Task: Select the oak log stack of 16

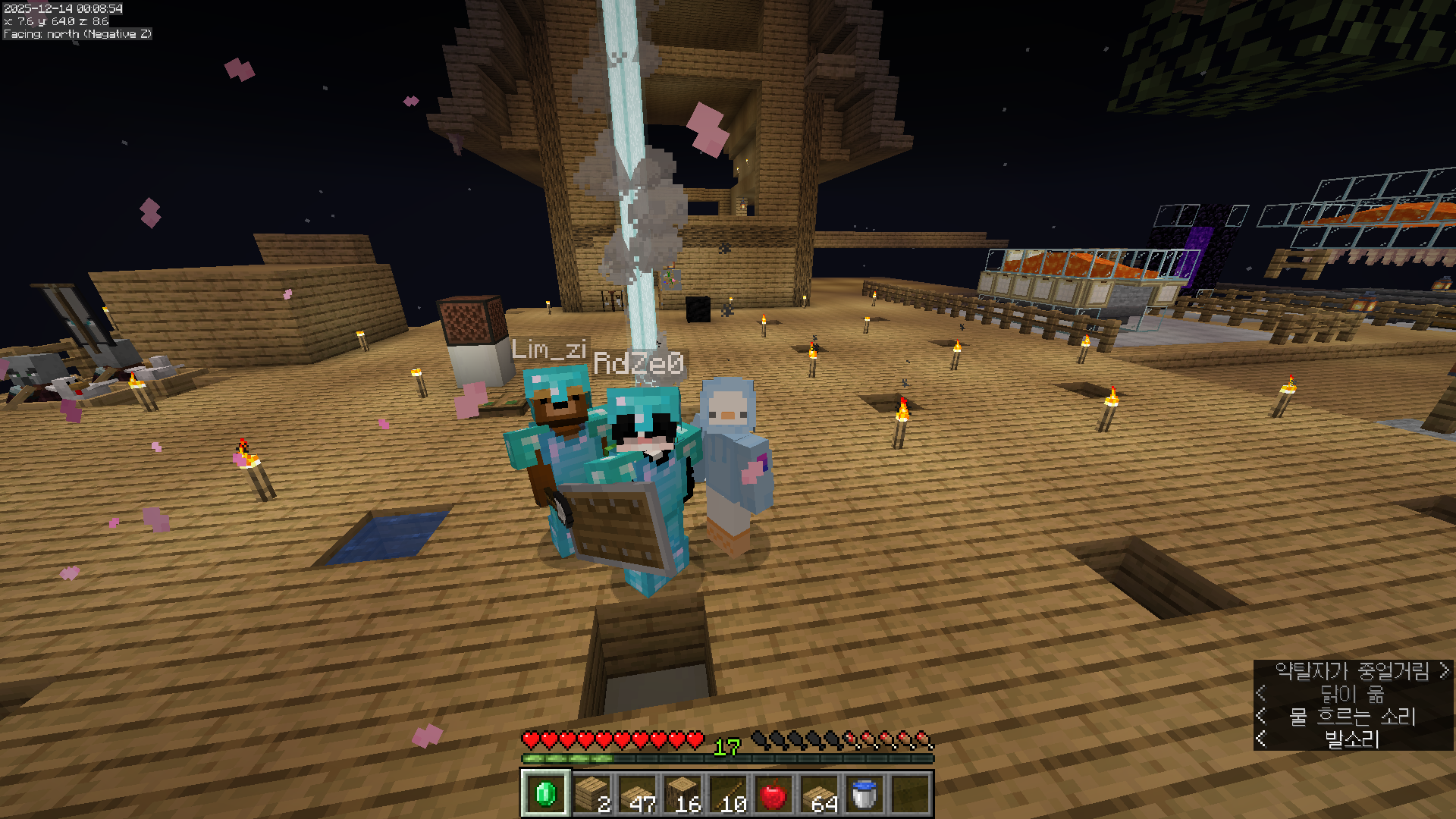Action: [682, 794]
